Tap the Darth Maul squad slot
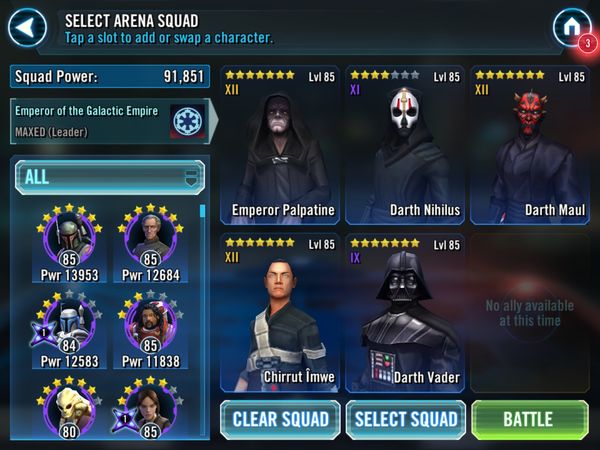Viewport: 600px width, 450px height. pyautogui.click(x=531, y=147)
